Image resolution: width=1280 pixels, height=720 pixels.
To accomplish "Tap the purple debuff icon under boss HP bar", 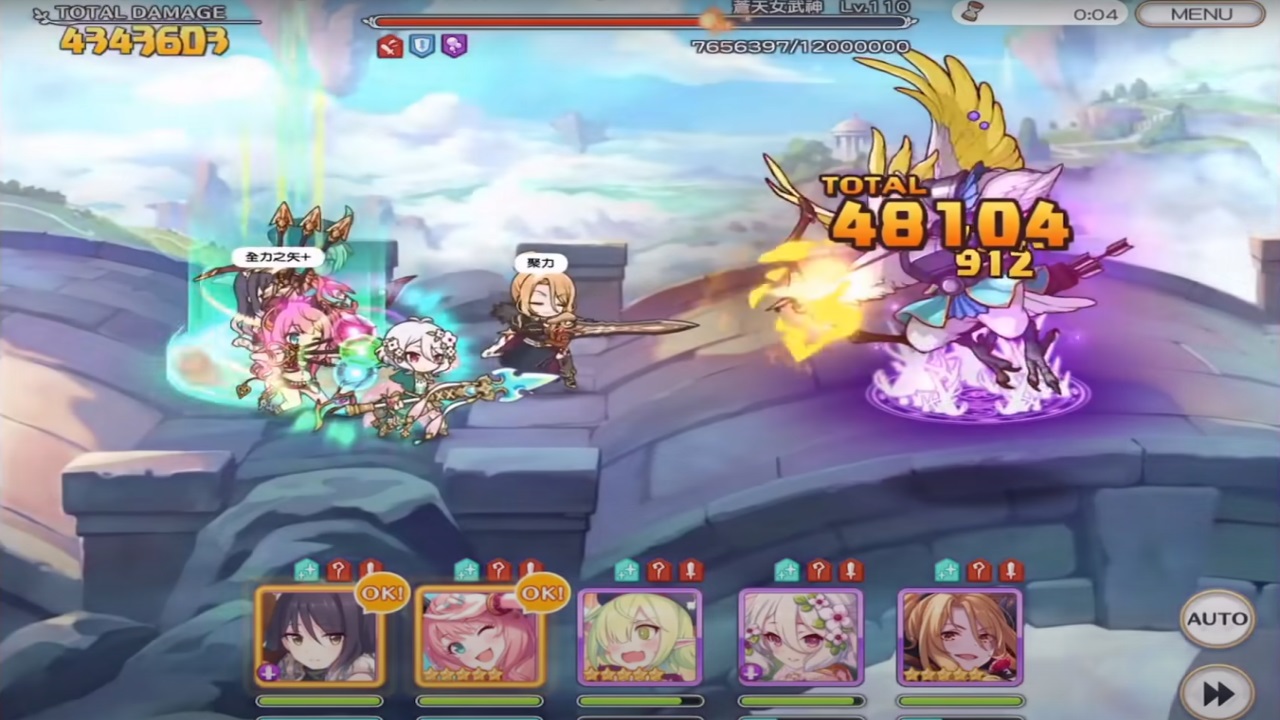I will 454,45.
